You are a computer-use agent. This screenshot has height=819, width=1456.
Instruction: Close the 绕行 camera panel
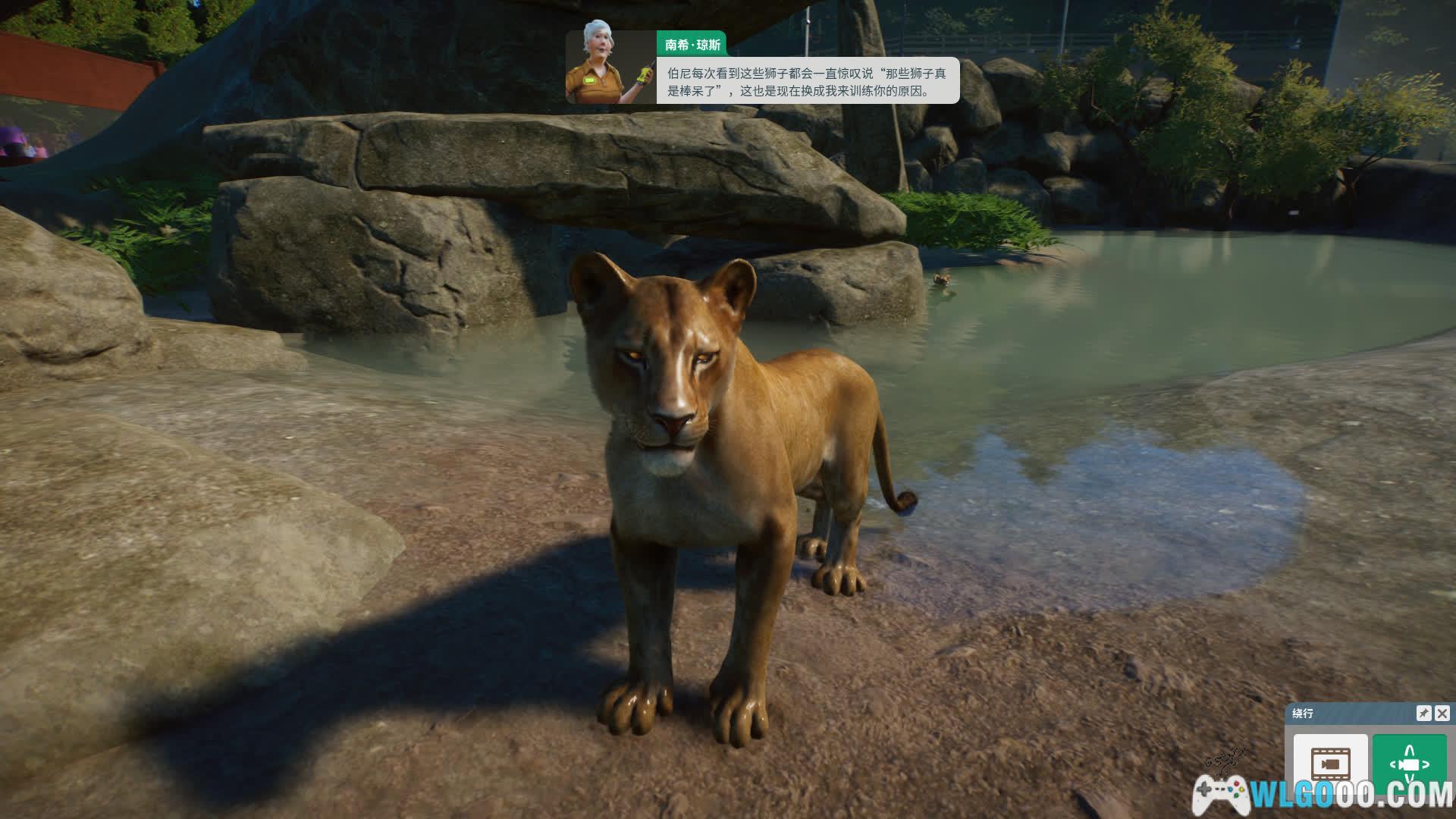pos(1442,714)
